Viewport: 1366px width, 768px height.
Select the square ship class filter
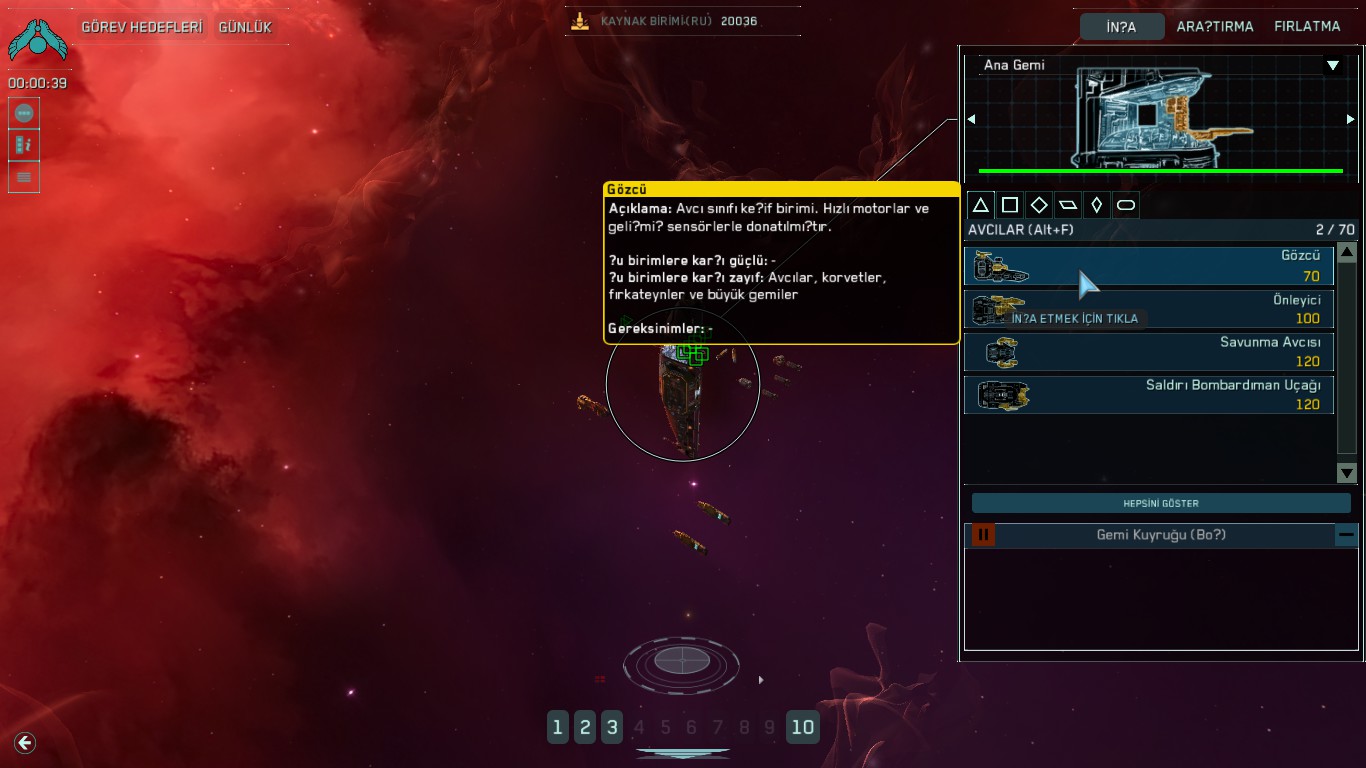[x=1010, y=205]
